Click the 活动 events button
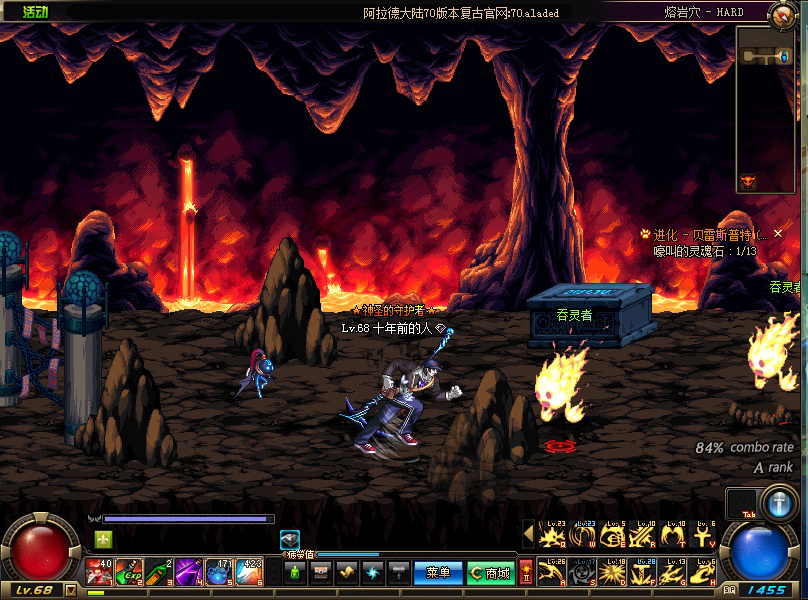The width and height of the screenshot is (808, 600). click(x=34, y=12)
